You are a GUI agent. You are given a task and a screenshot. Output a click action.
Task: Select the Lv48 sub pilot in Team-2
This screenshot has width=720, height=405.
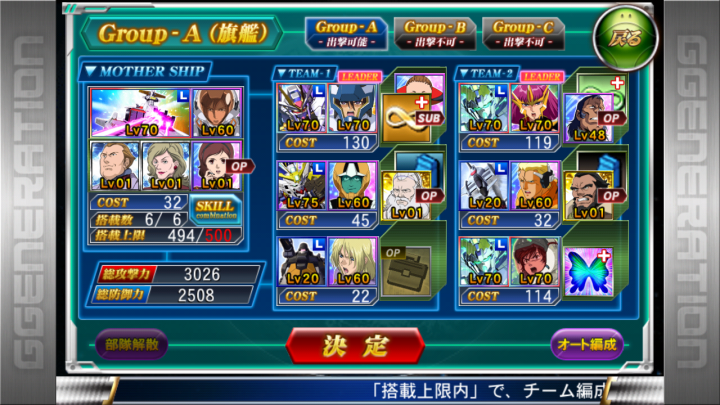click(589, 117)
